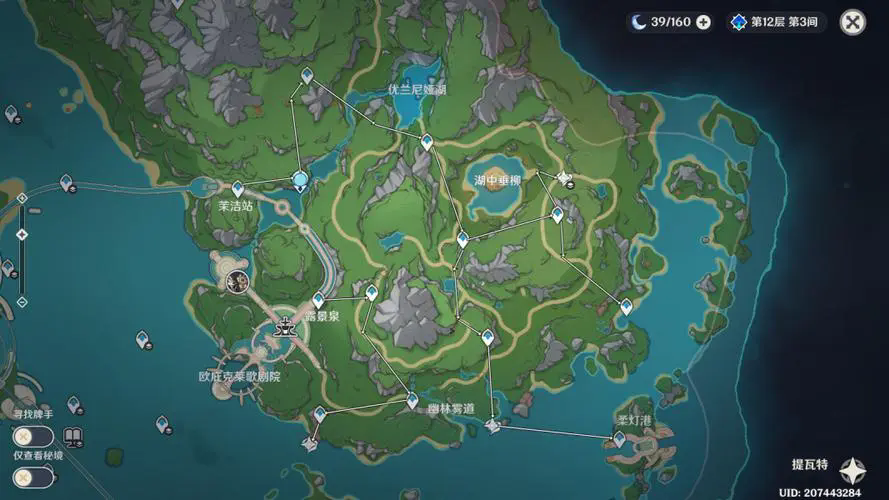Add Original Resin with the plus button
This screenshot has height=500, width=889.
[703, 22]
